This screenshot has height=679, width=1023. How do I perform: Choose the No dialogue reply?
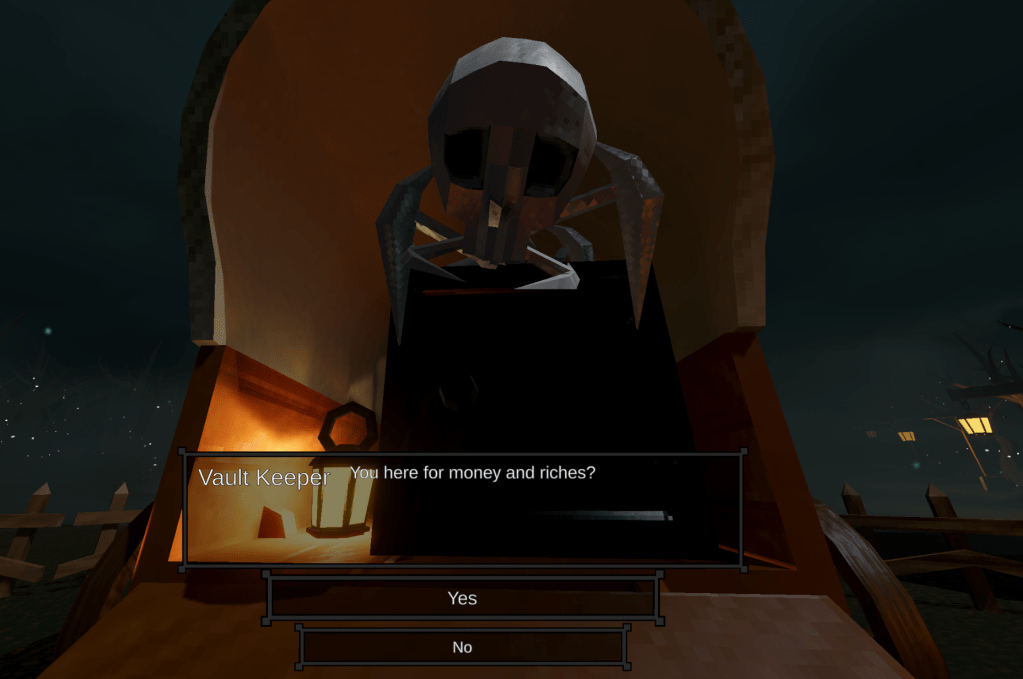coord(462,647)
